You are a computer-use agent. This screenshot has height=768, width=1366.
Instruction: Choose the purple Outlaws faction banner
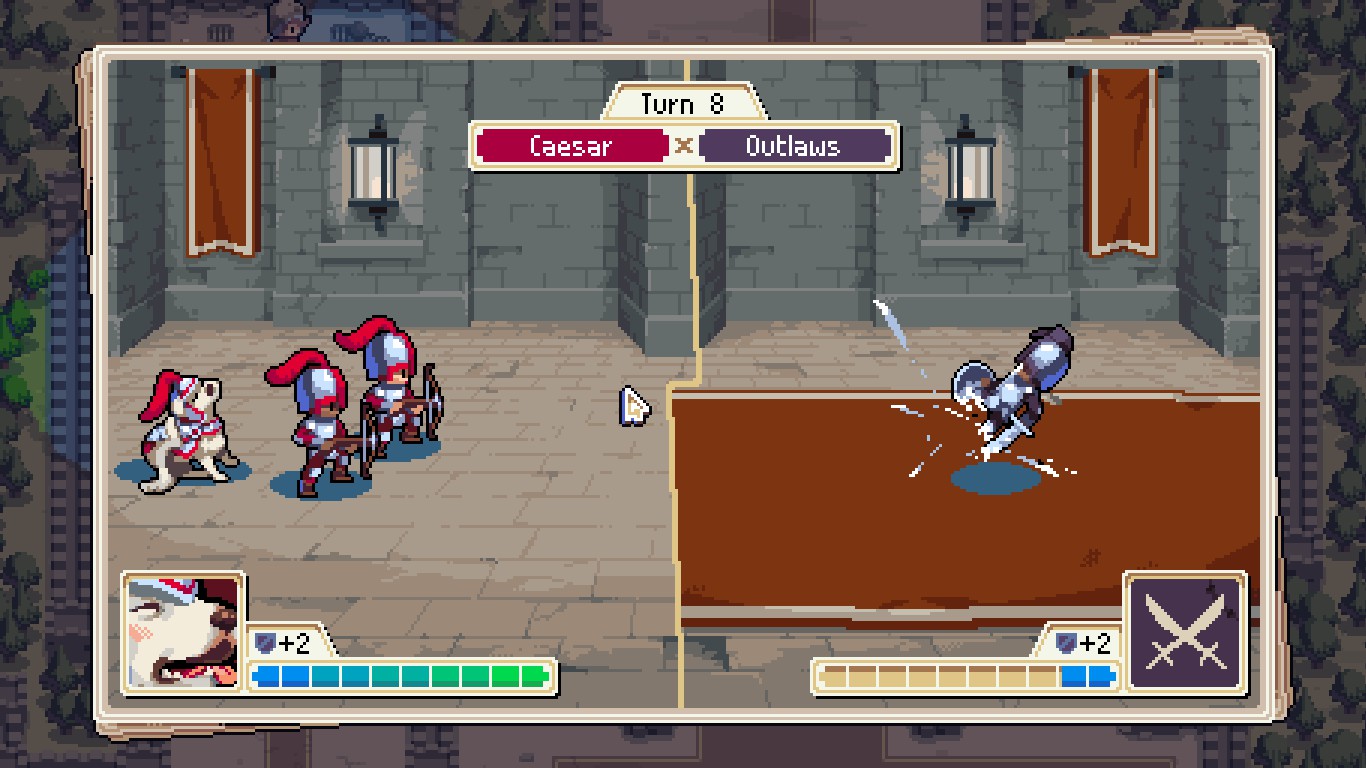coord(793,146)
